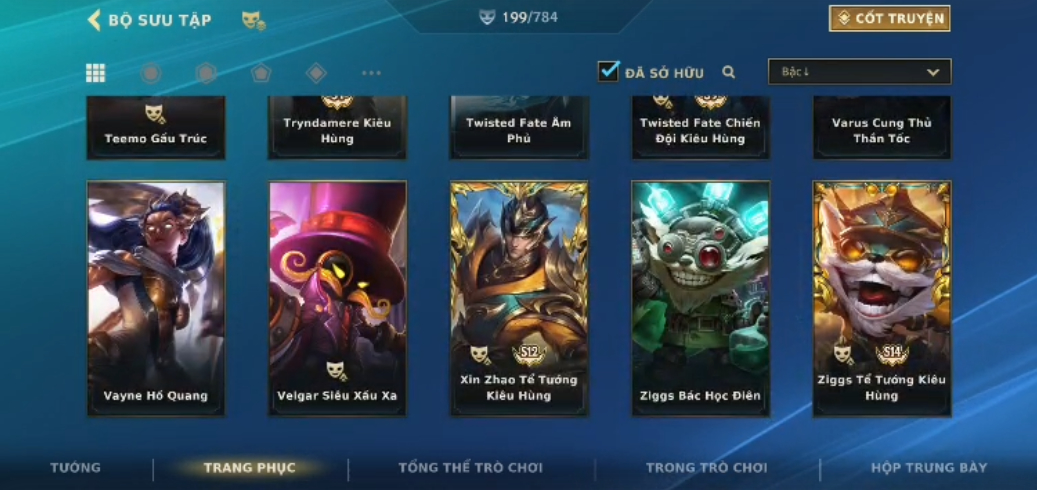Switch to the Tướng tab
This screenshot has width=1037, height=490.
coord(76,468)
